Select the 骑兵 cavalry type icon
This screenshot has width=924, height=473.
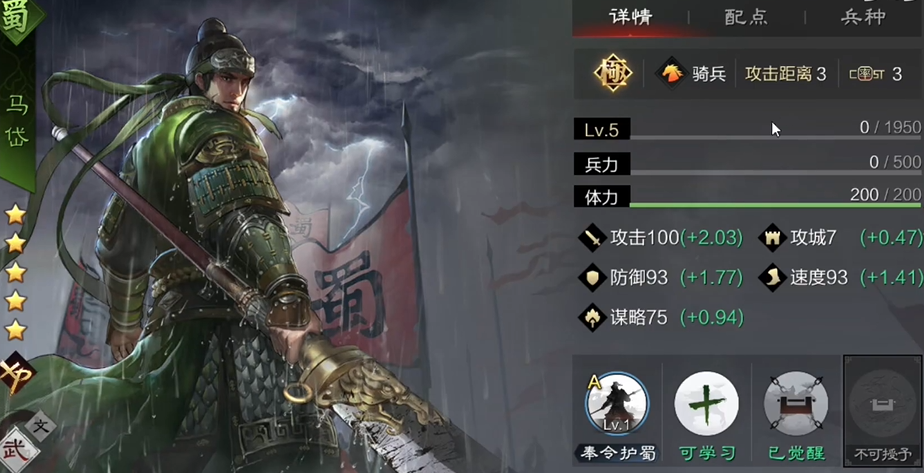tap(669, 73)
